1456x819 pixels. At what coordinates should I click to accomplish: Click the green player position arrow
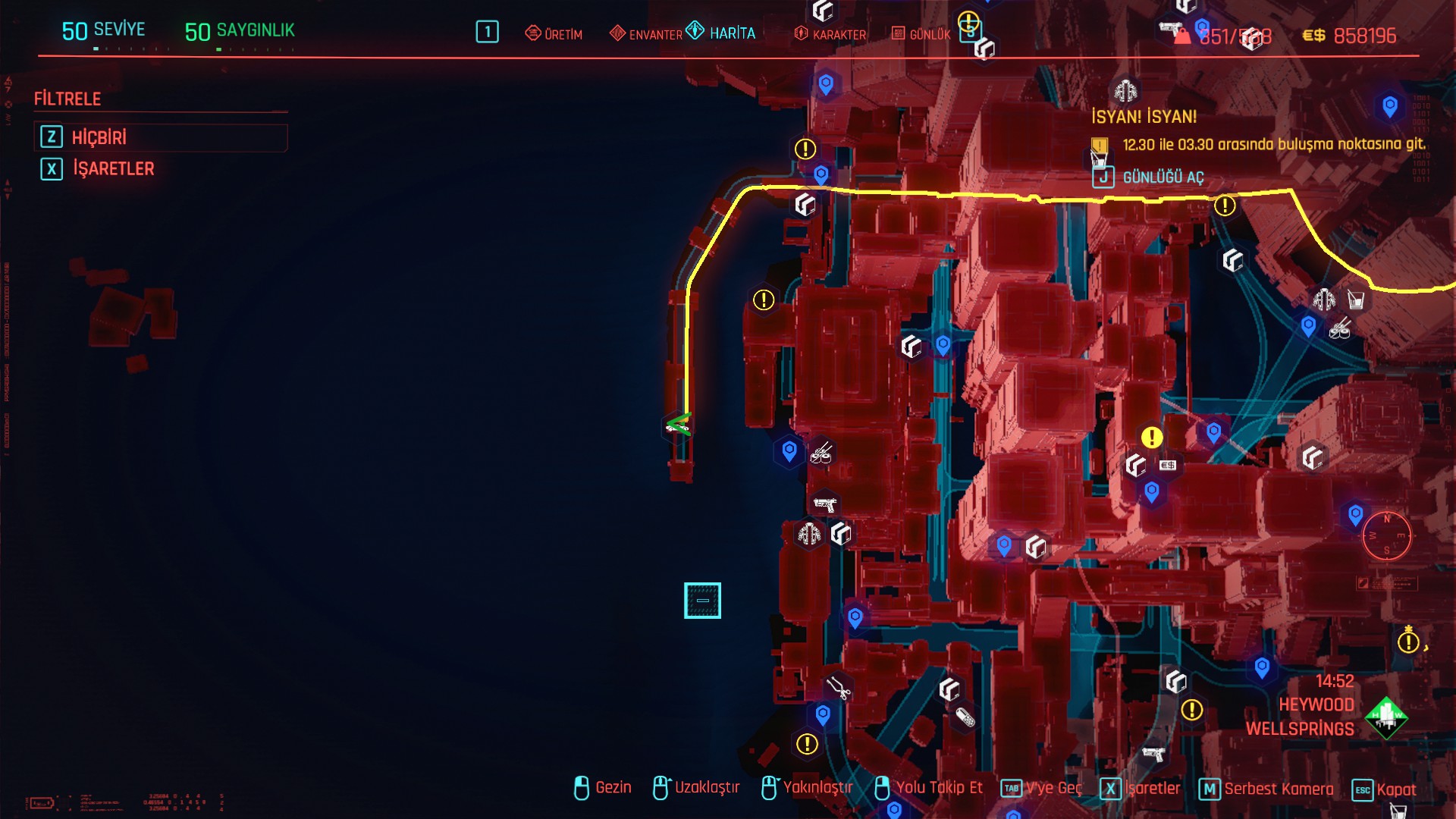pos(678,425)
